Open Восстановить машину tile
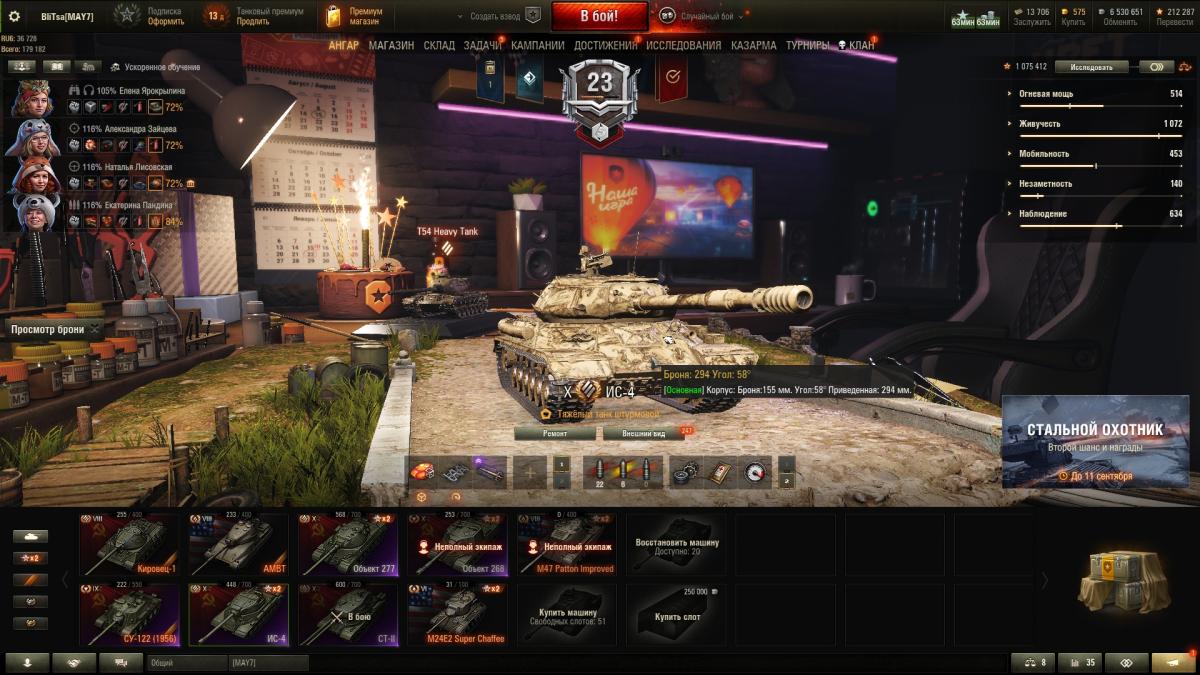The image size is (1200, 675). [677, 544]
